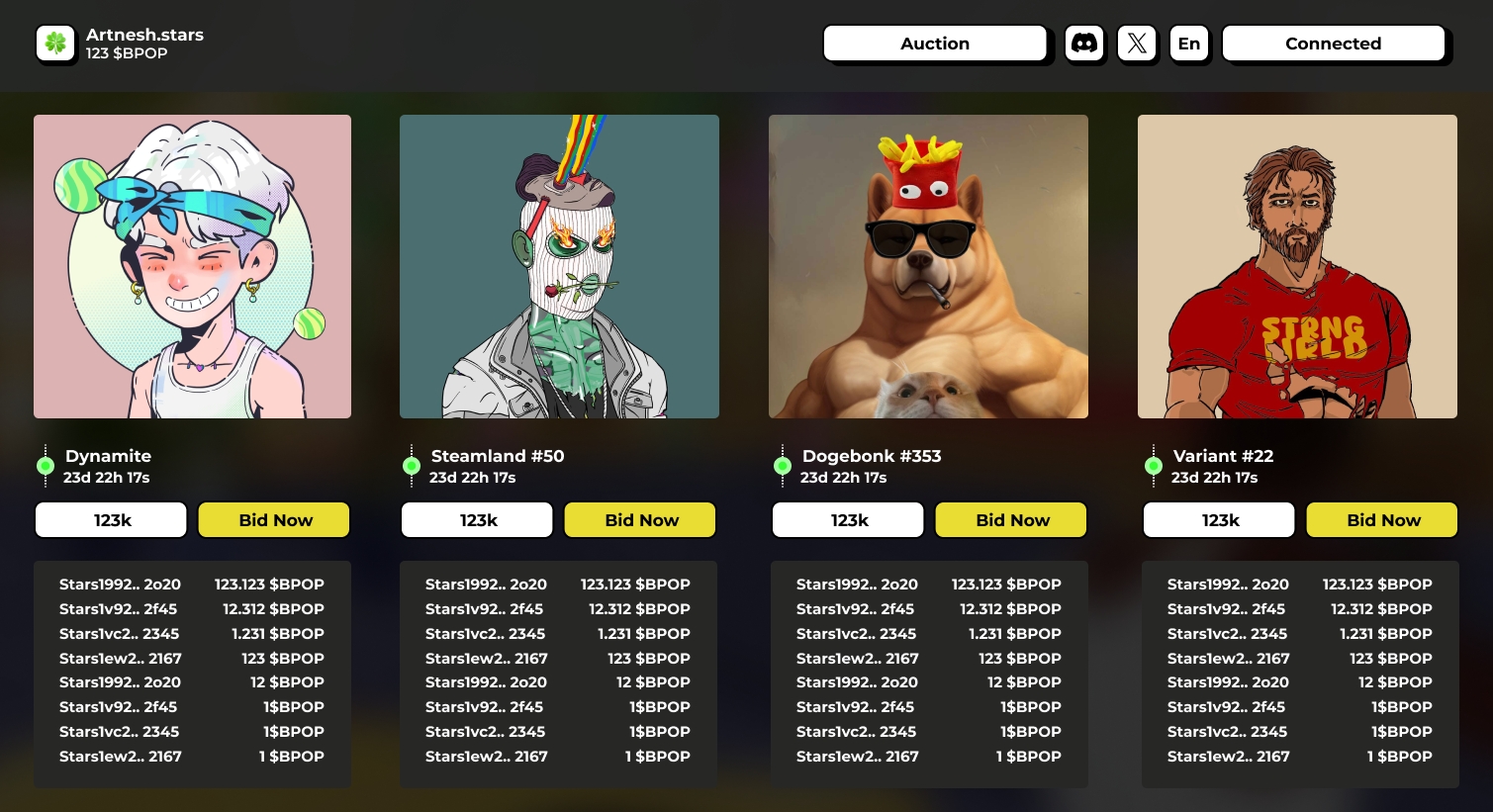View the Dogebonk #353 muscular dog artwork

(928, 266)
